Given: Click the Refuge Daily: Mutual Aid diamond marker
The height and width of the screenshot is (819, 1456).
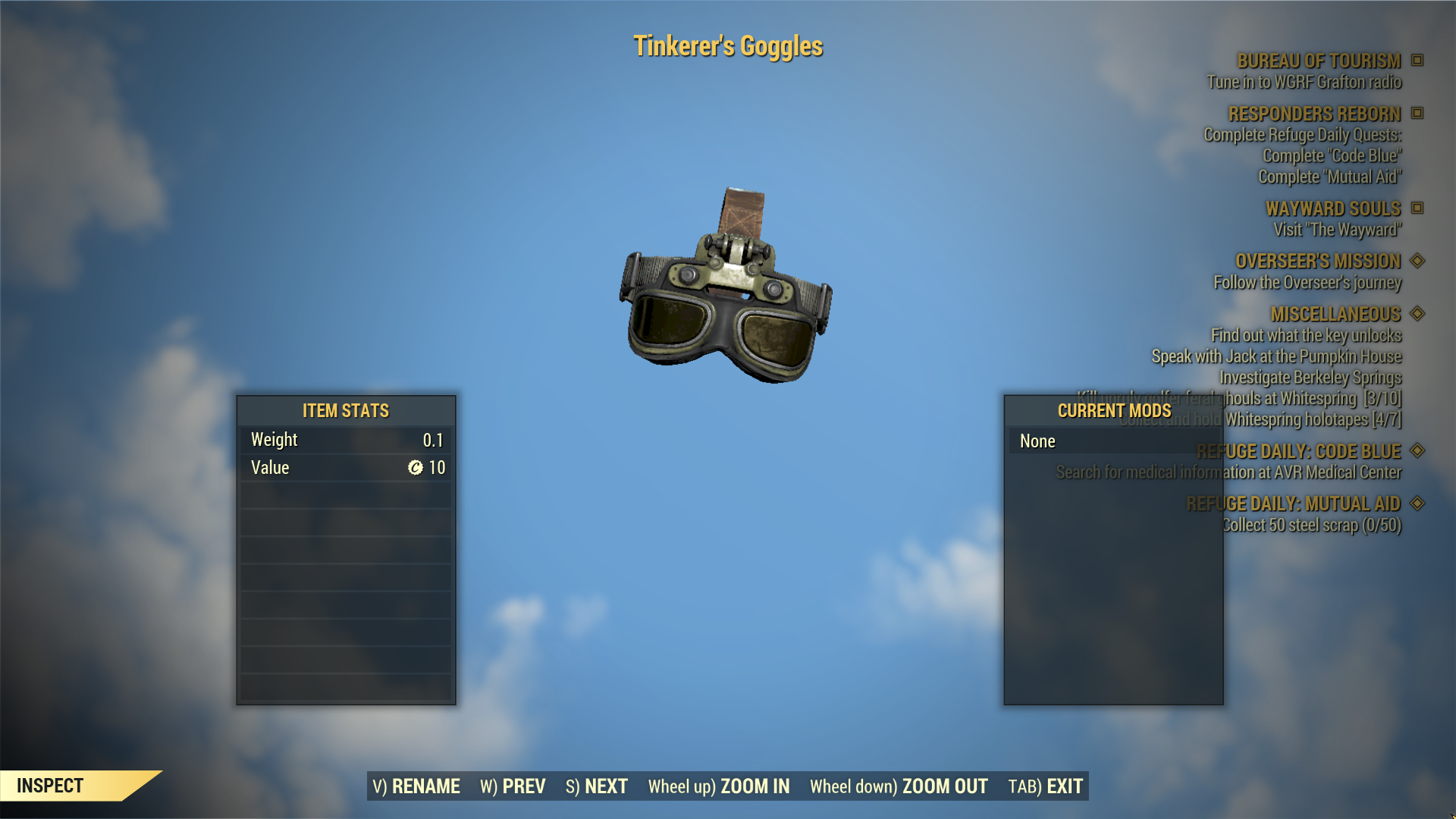Looking at the screenshot, I should pos(1417,503).
